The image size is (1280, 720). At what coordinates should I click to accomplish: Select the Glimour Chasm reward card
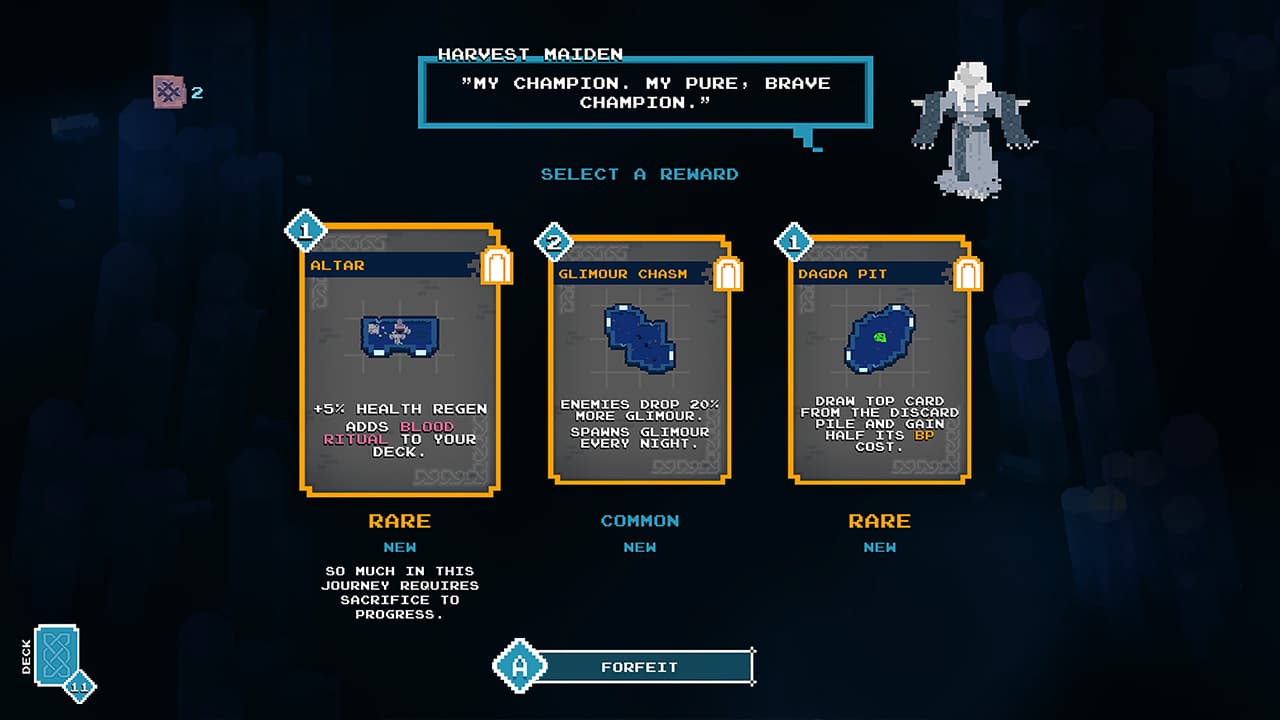click(640, 360)
